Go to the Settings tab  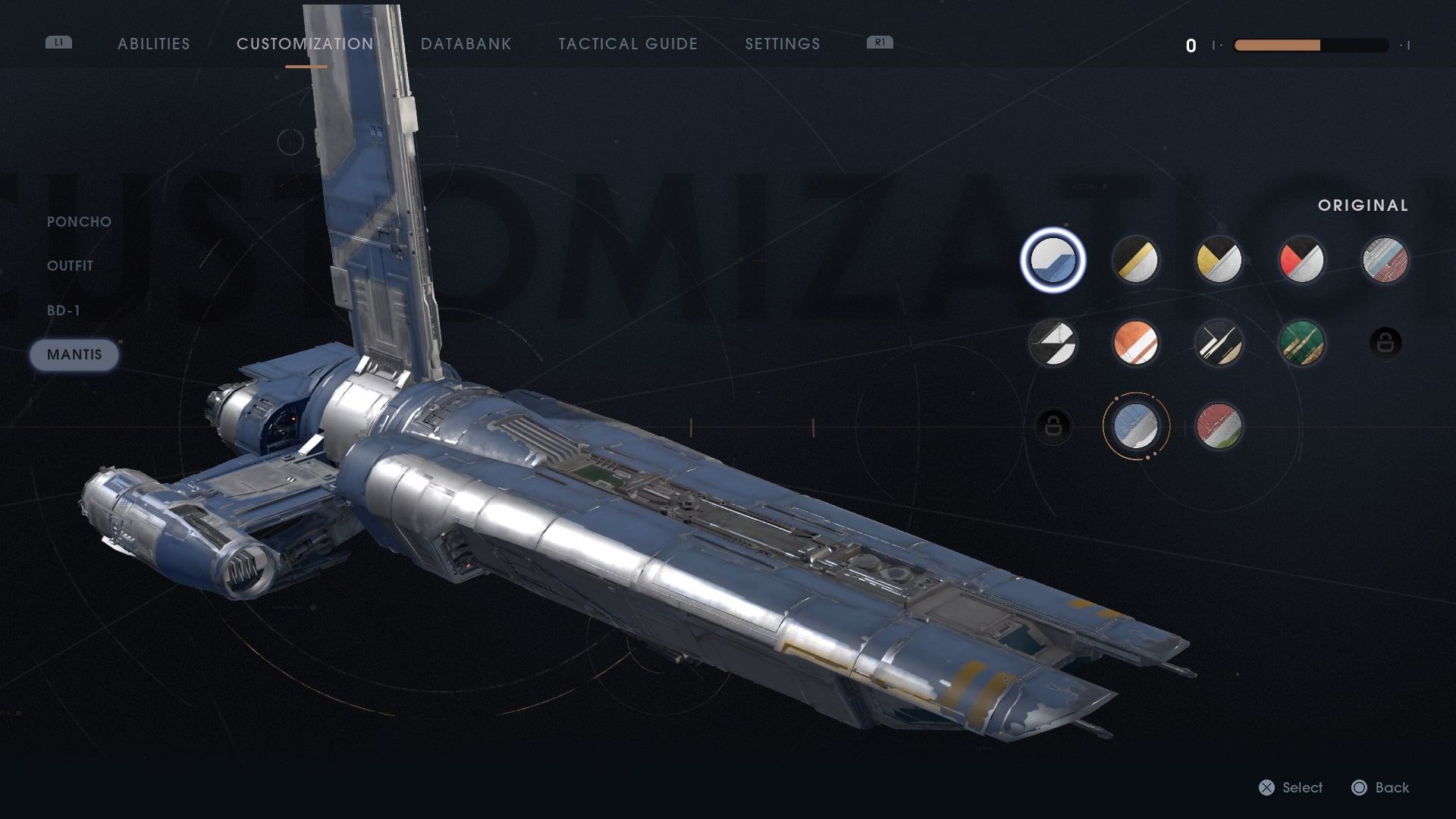click(782, 44)
